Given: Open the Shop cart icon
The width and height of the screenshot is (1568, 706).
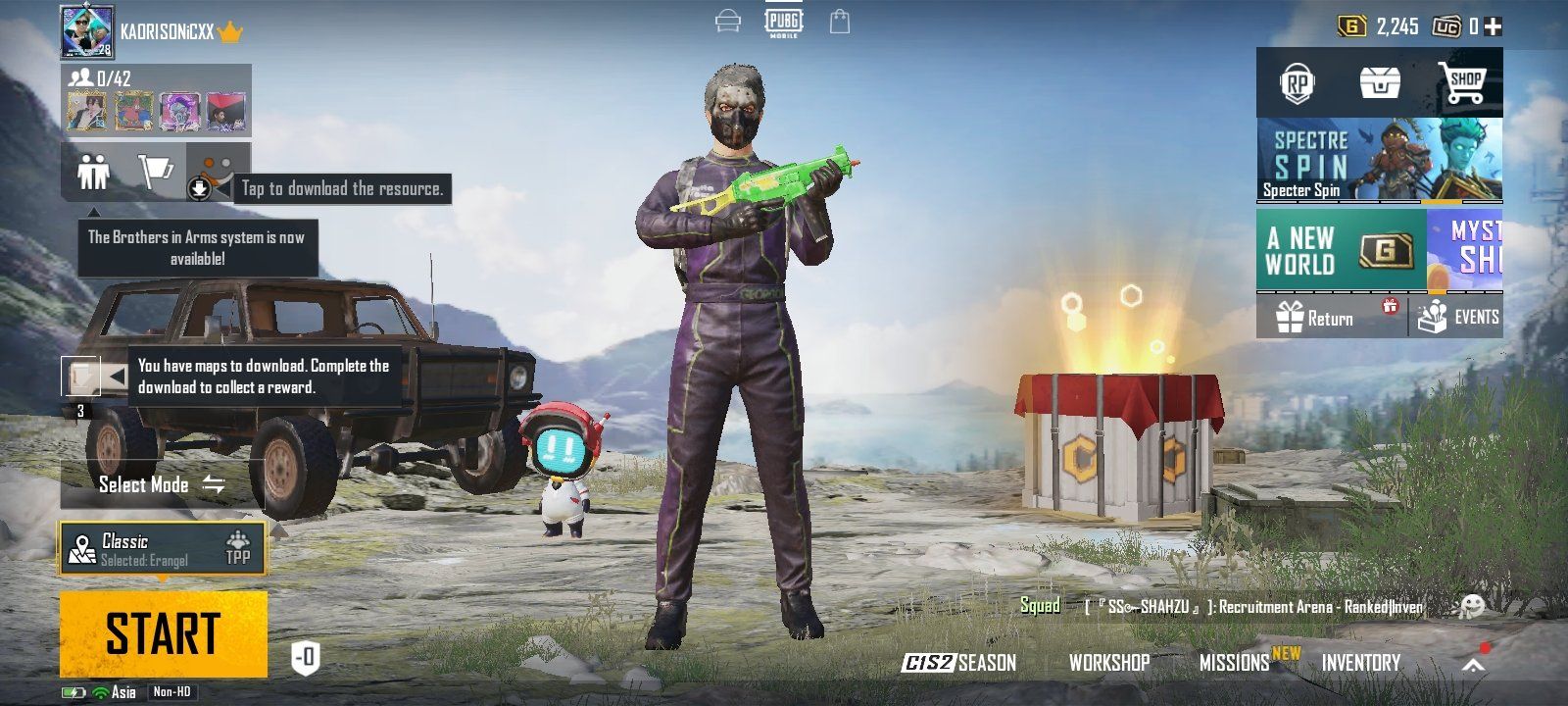Looking at the screenshot, I should click(1461, 83).
